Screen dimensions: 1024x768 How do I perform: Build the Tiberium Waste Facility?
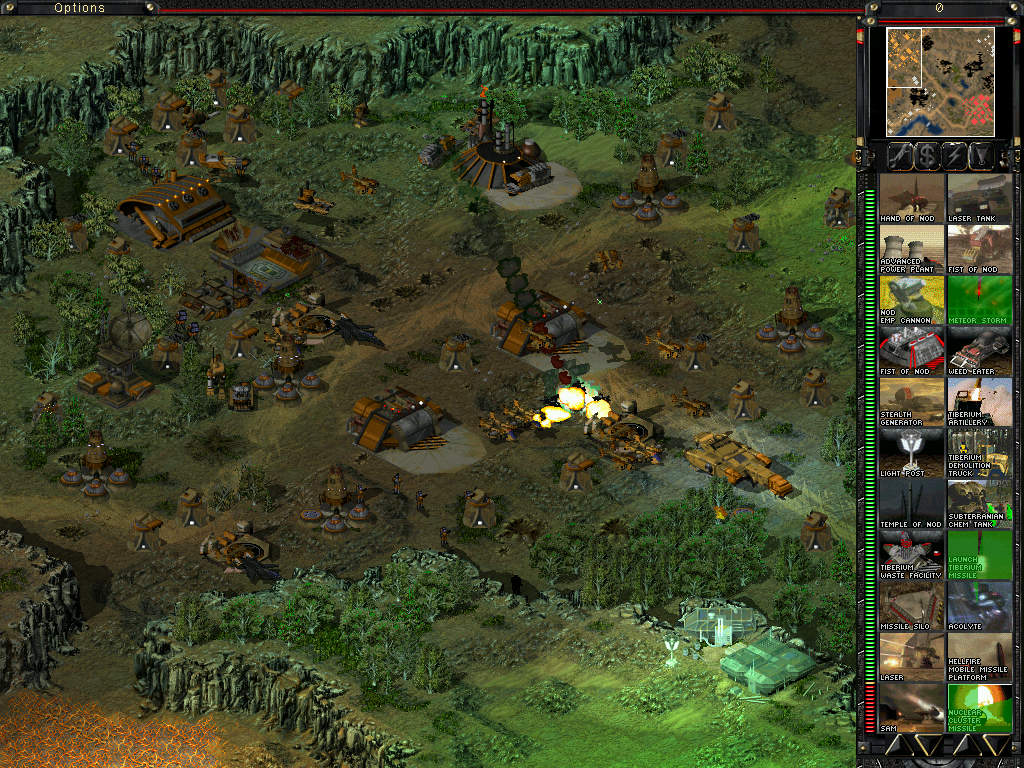pos(911,555)
